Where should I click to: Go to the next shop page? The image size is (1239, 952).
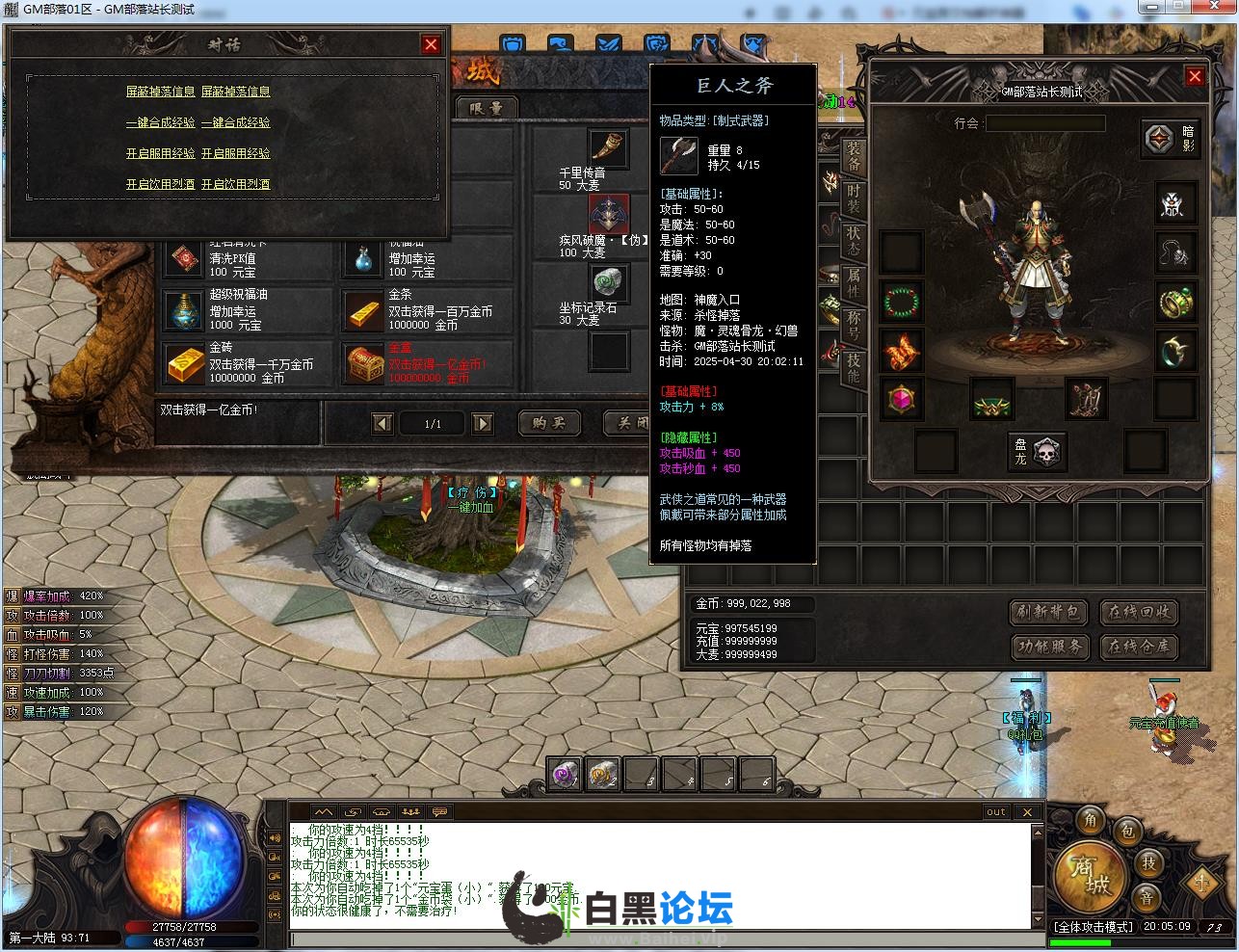click(483, 423)
